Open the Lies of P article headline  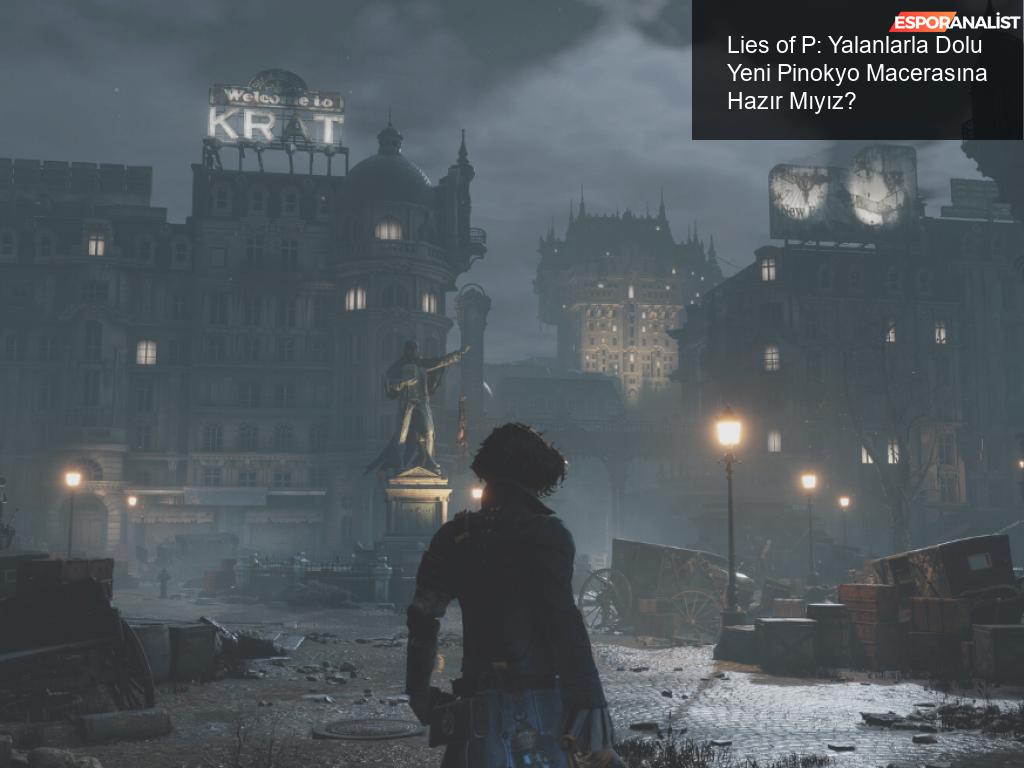(856, 73)
